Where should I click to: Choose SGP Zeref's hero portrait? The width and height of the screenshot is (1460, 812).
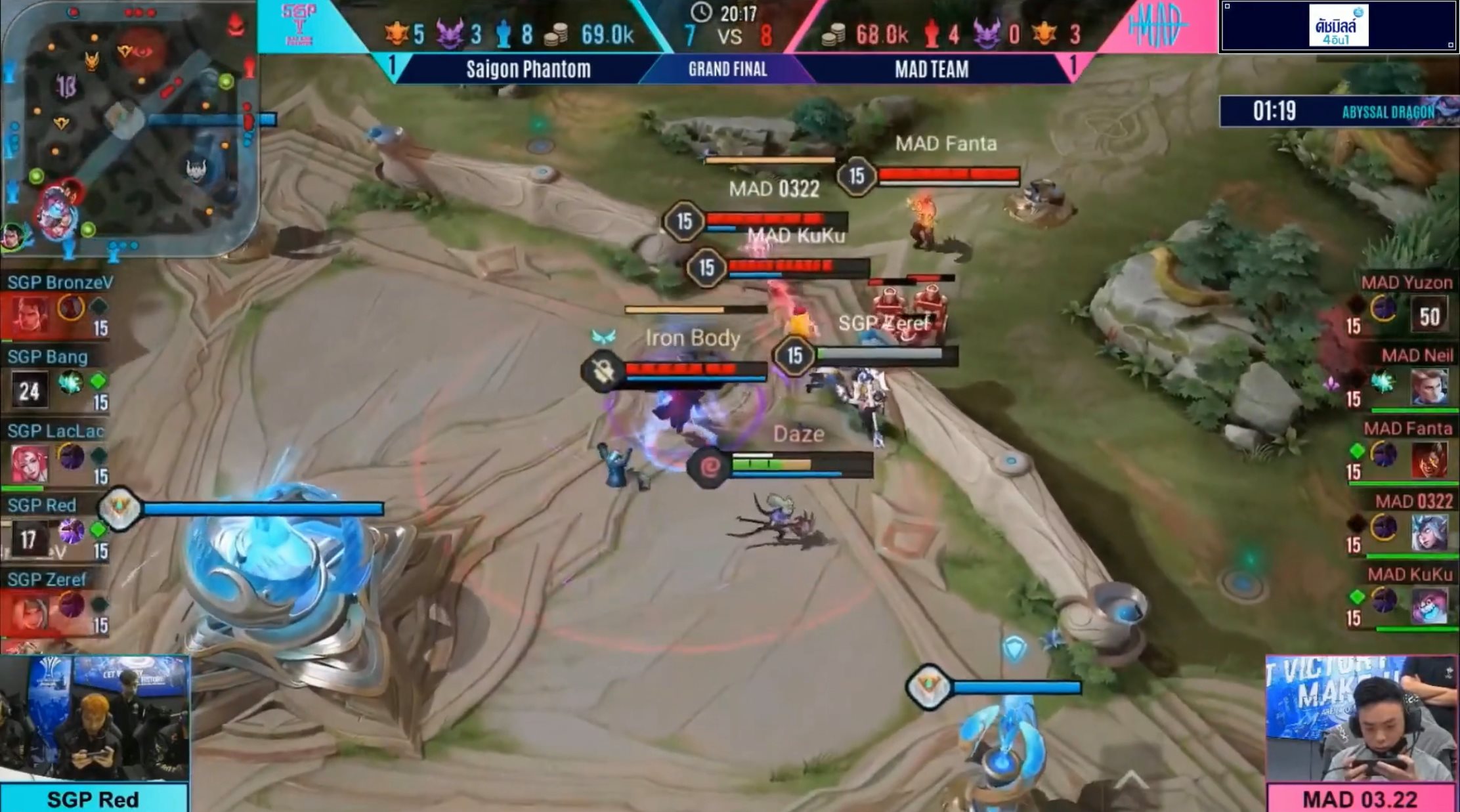(29, 612)
